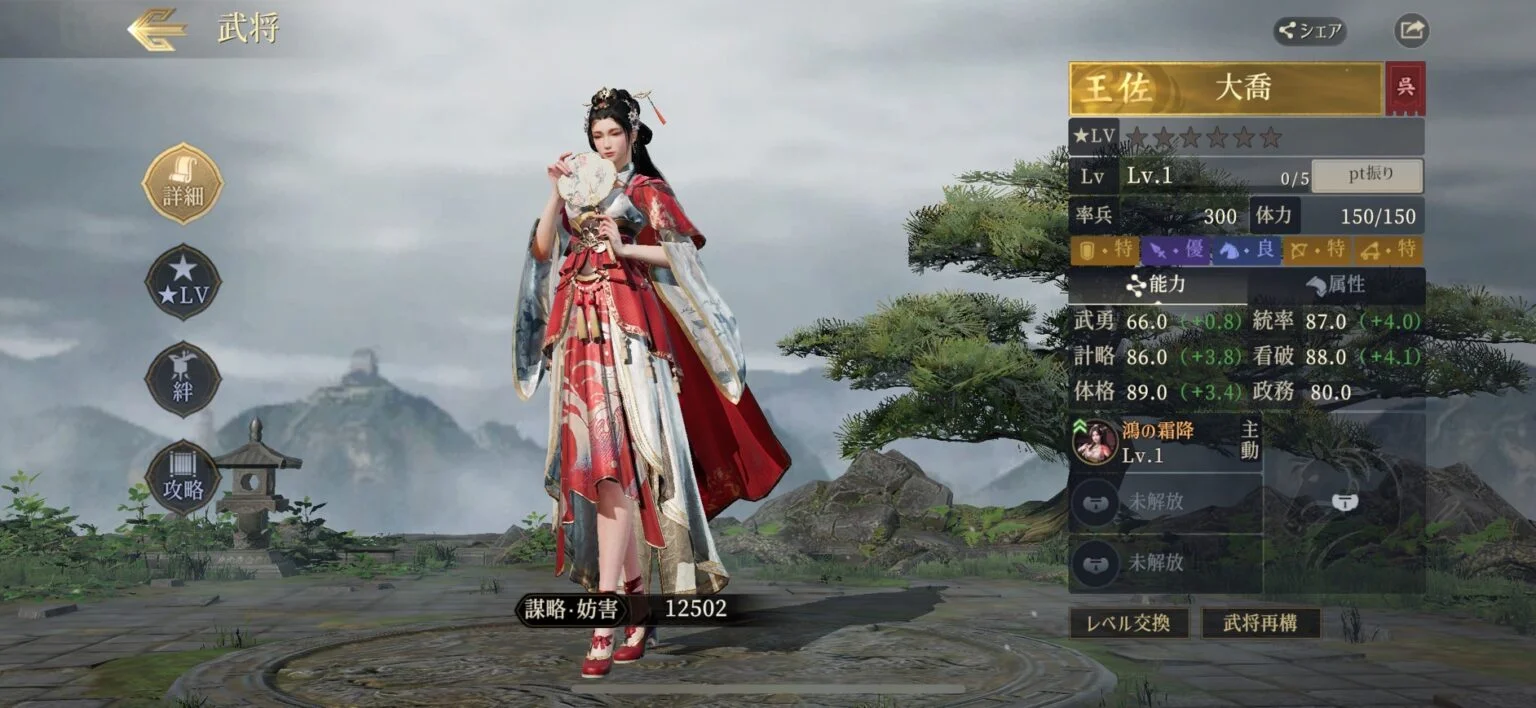Click the export arrow icon
Viewport: 1536px width, 708px height.
tap(1411, 31)
